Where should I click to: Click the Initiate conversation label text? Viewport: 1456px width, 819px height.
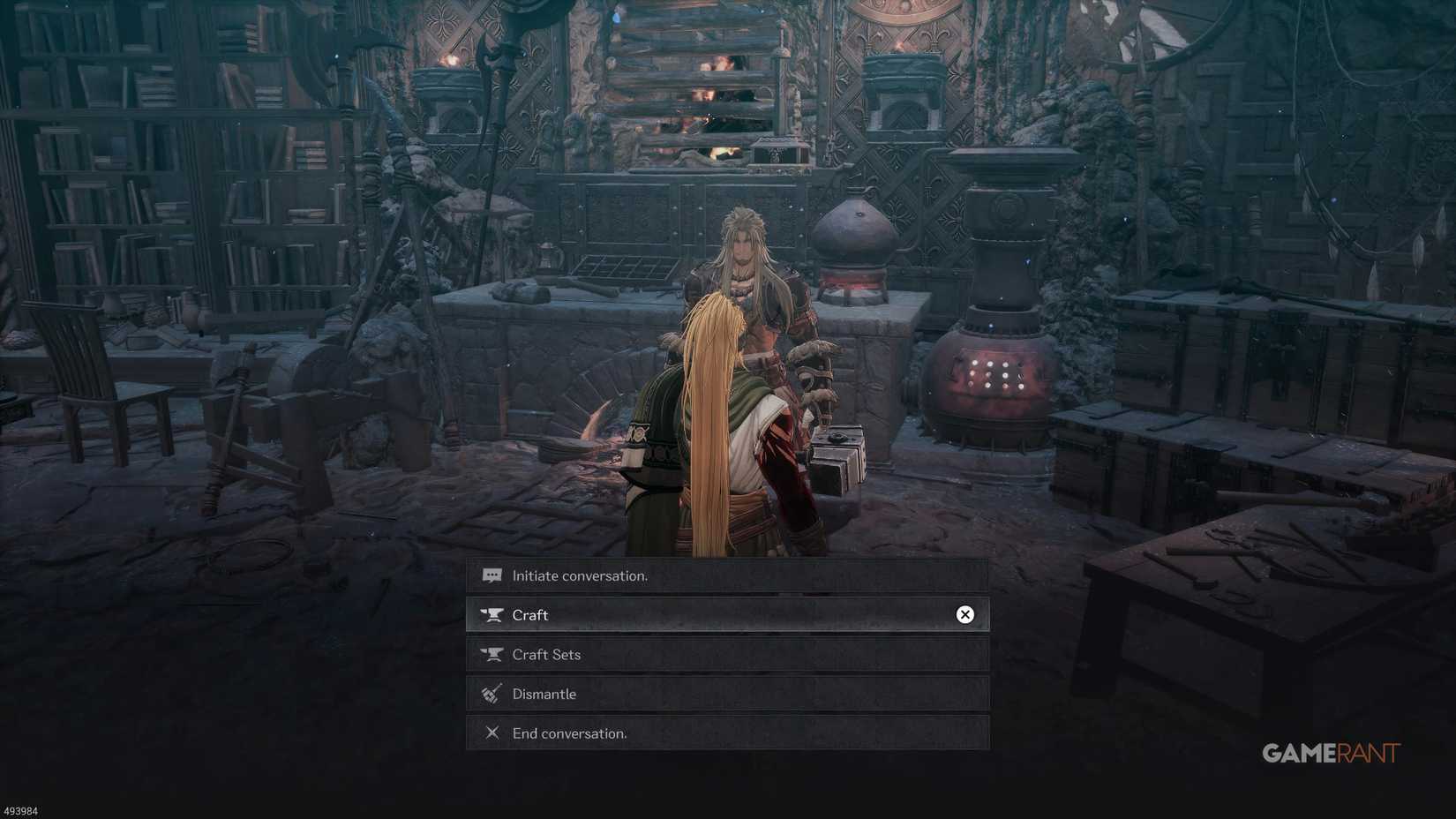[581, 575]
